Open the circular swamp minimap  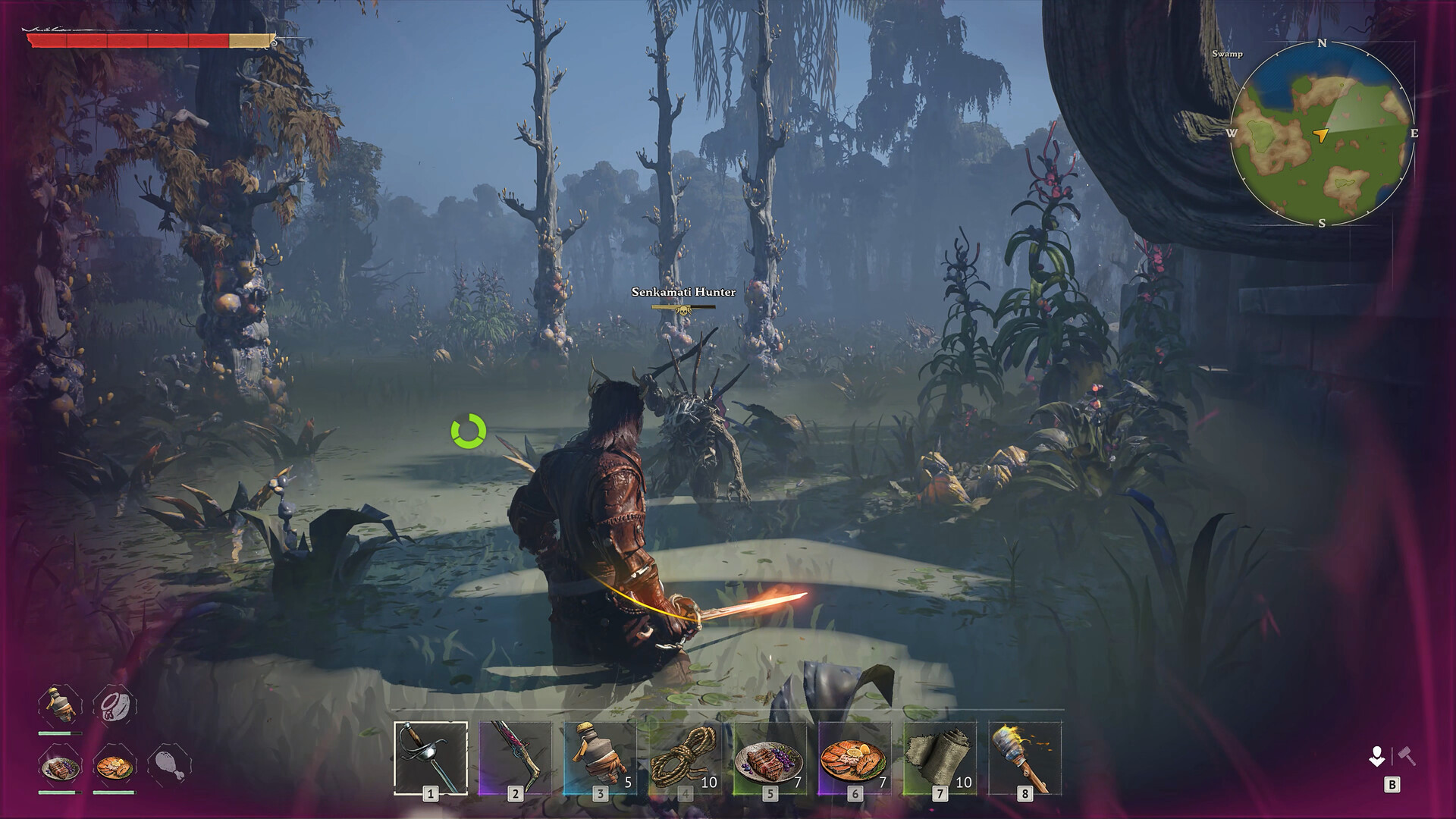1322,133
